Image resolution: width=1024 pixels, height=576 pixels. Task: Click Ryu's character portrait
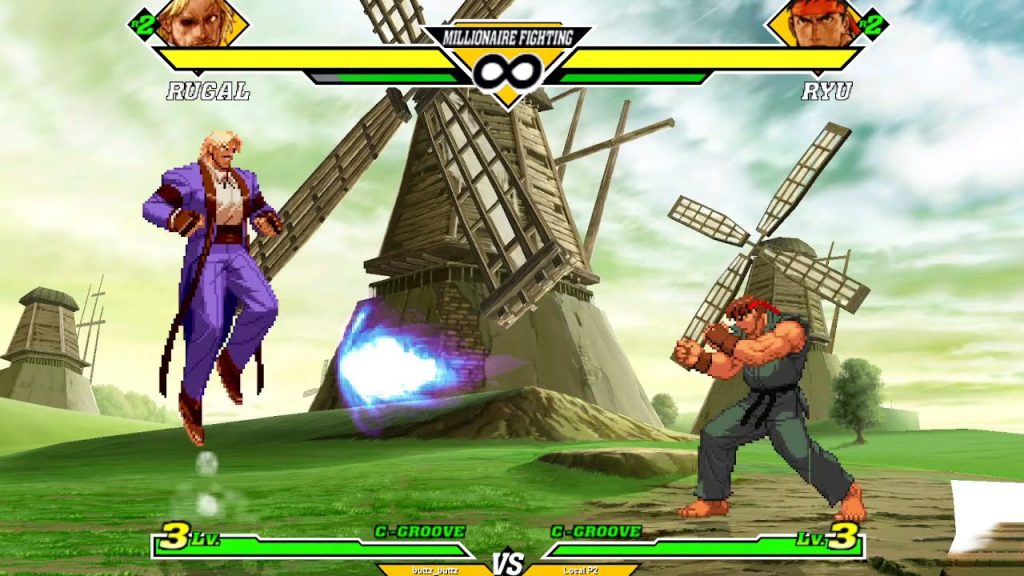point(815,22)
